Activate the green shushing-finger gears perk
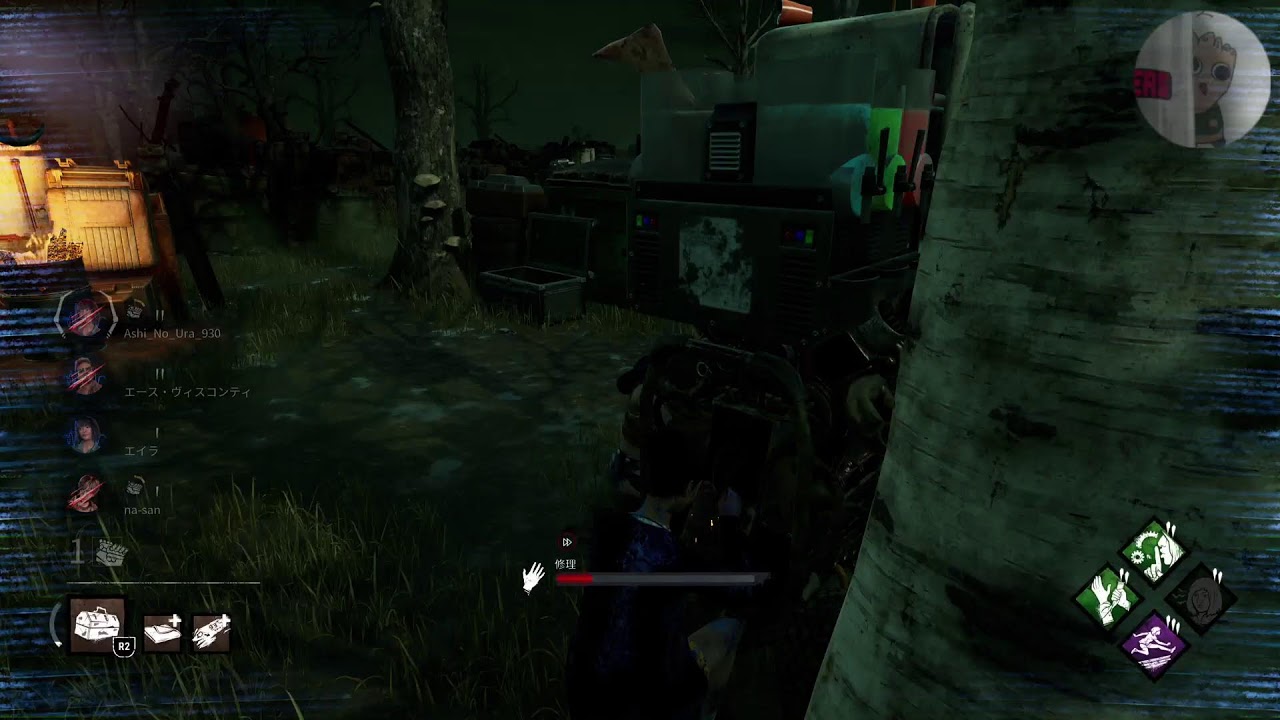Viewport: 1280px width, 720px height. pos(1154,551)
